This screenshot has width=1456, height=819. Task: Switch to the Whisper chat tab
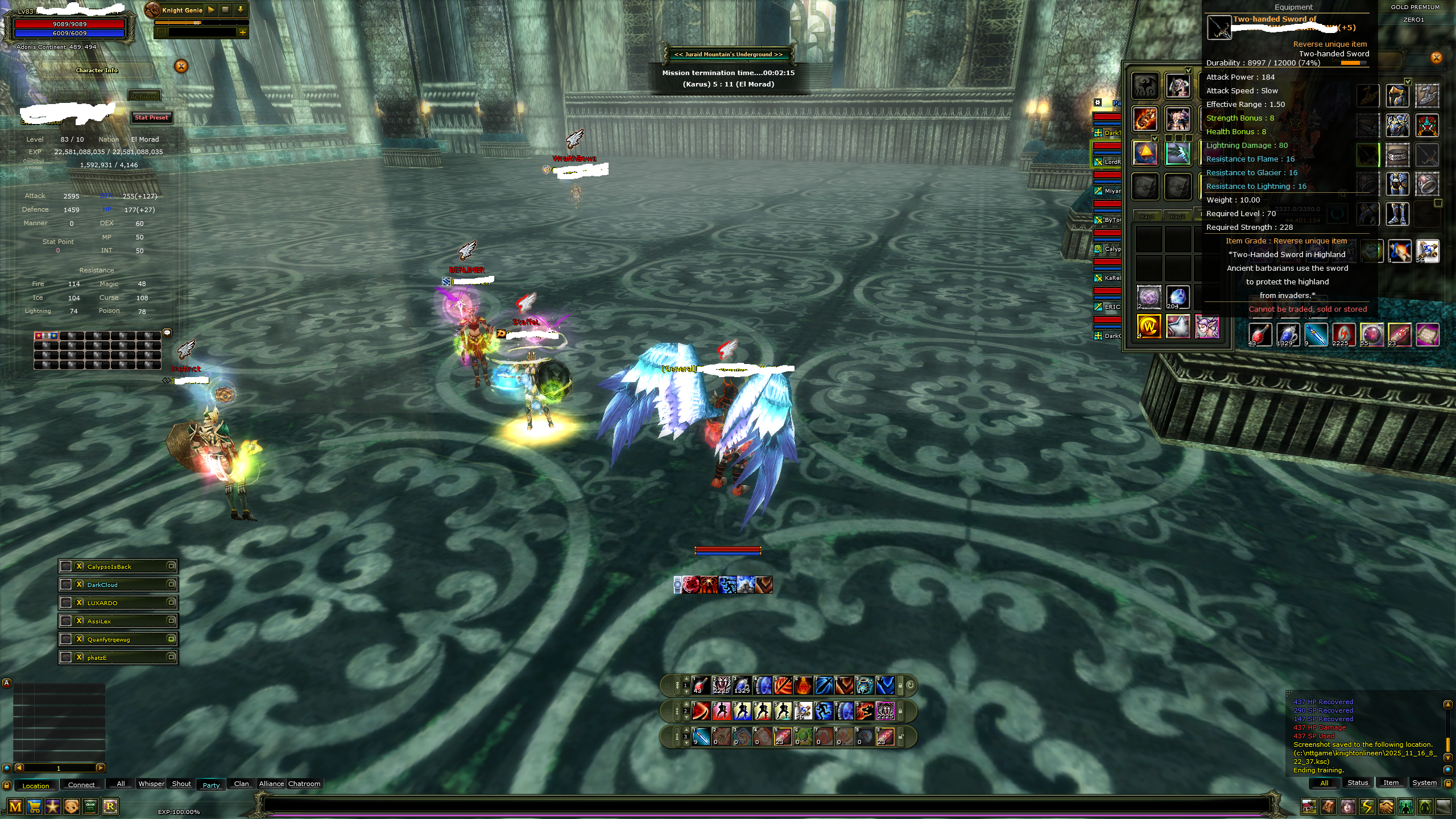[151, 784]
